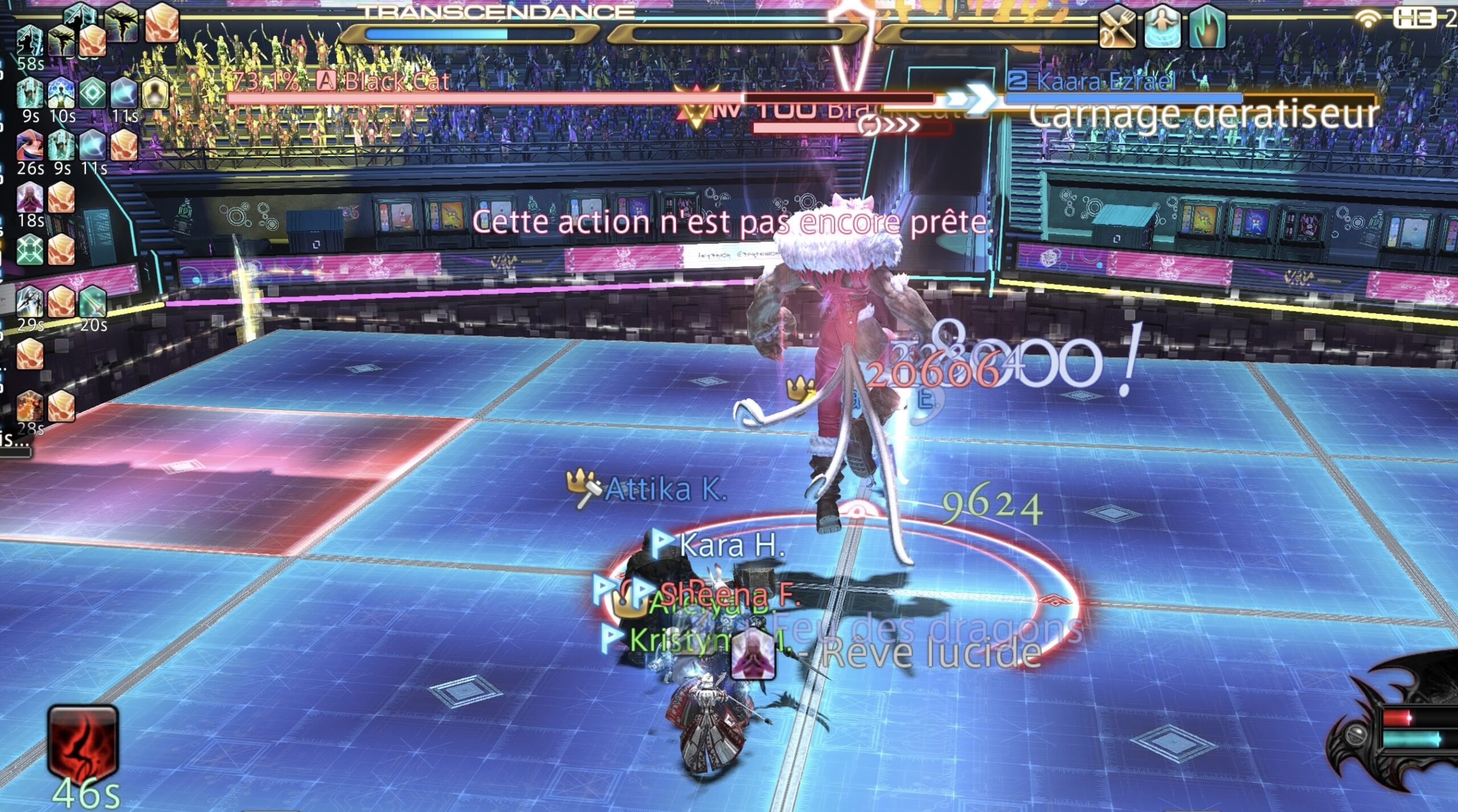Select the dark dragoon silhouette buff with 58s
The image size is (1458, 812).
click(30, 41)
